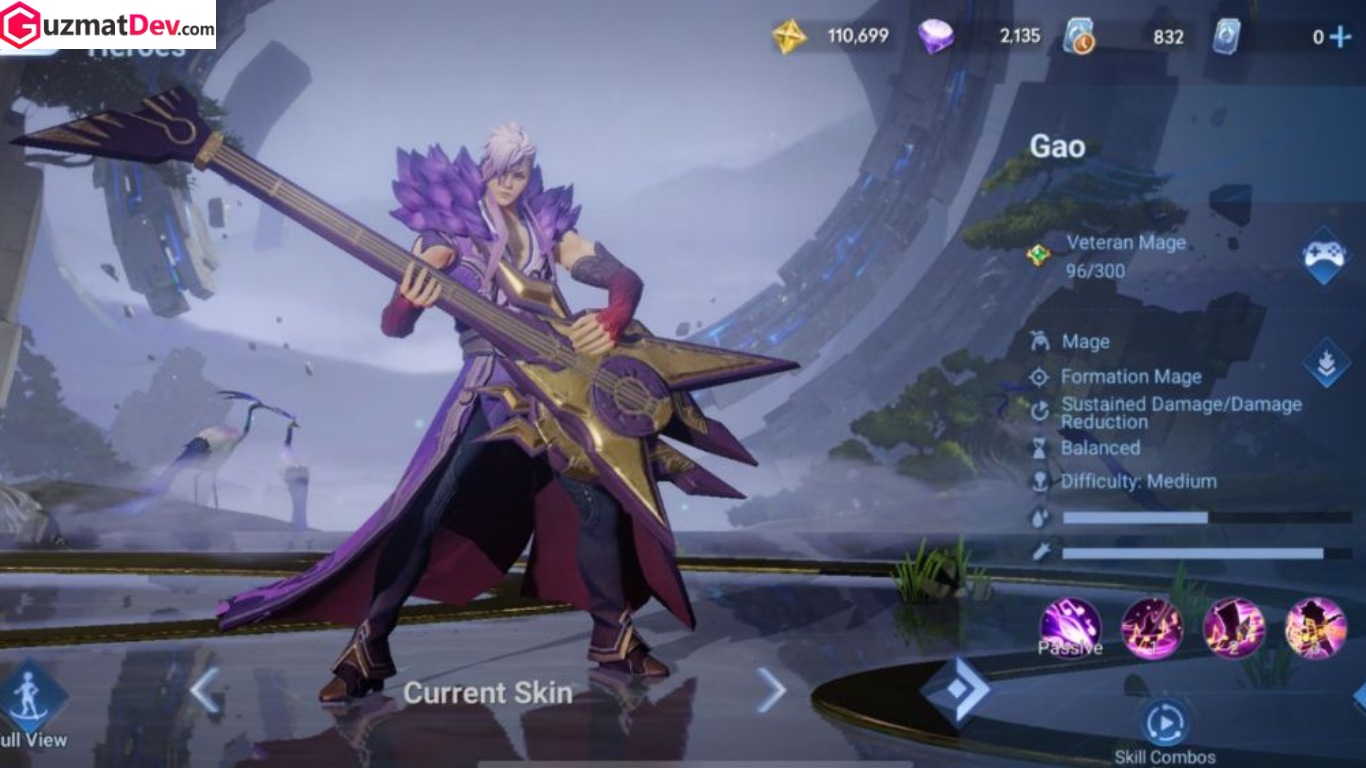
Task: Play the Skill Combos video
Action: tap(1164, 722)
